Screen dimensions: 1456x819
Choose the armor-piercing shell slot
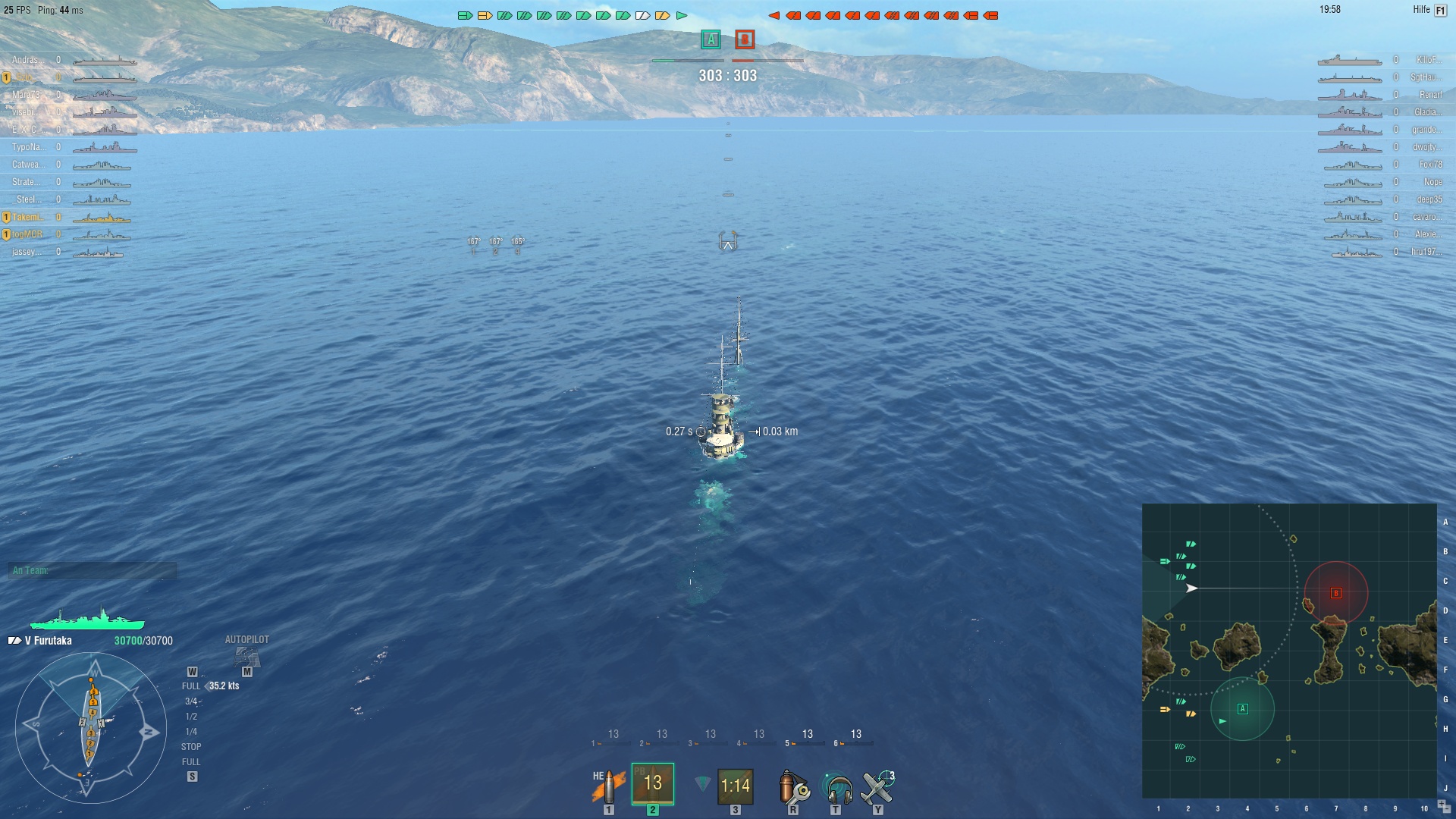pyautogui.click(x=652, y=784)
